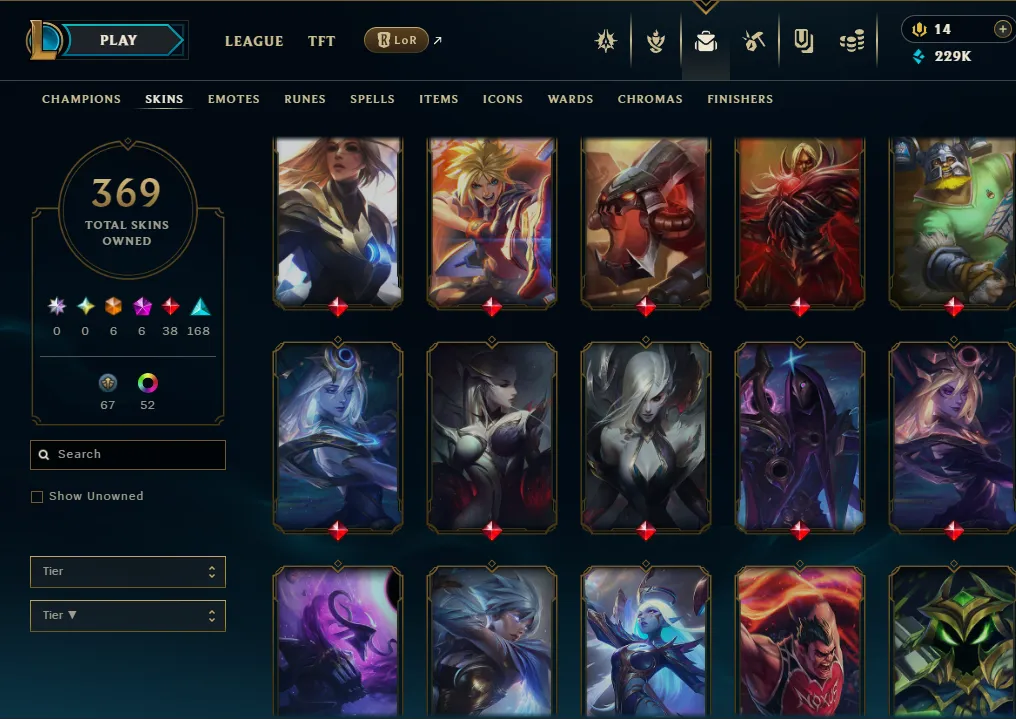Switch to the TFT game mode
The height and width of the screenshot is (719, 1016).
click(x=322, y=41)
